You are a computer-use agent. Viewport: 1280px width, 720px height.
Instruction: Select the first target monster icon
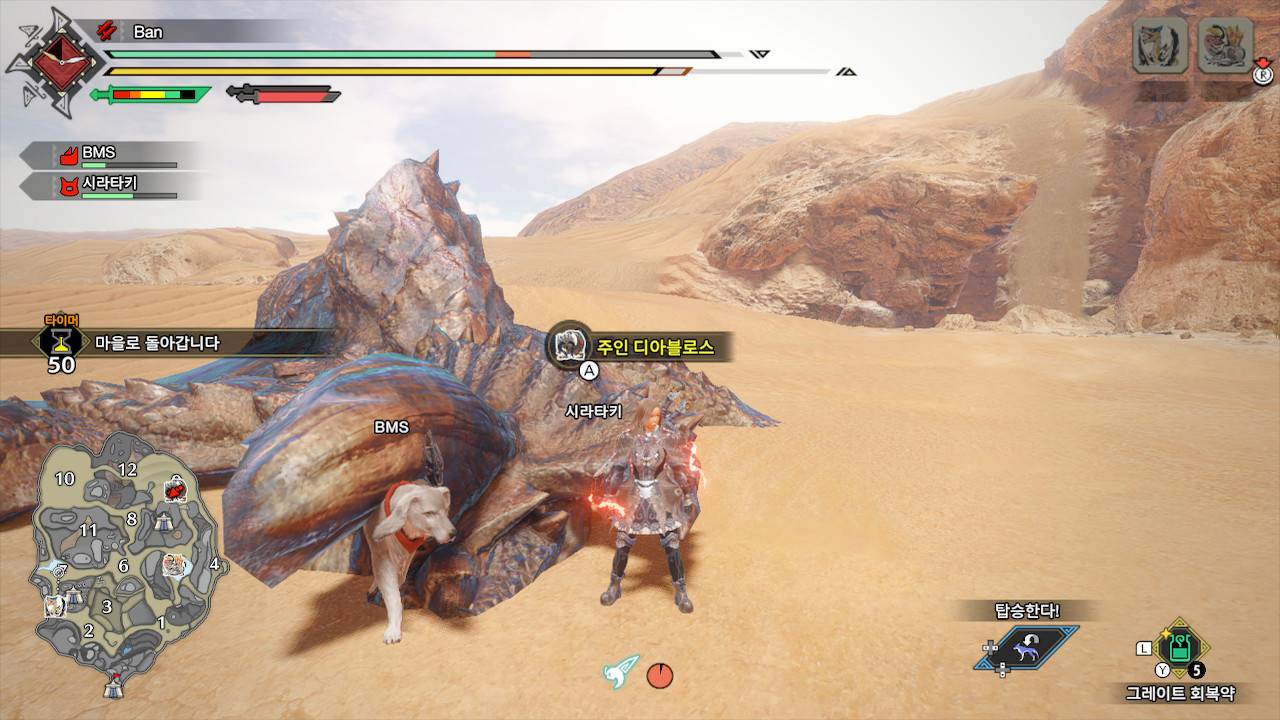1160,45
